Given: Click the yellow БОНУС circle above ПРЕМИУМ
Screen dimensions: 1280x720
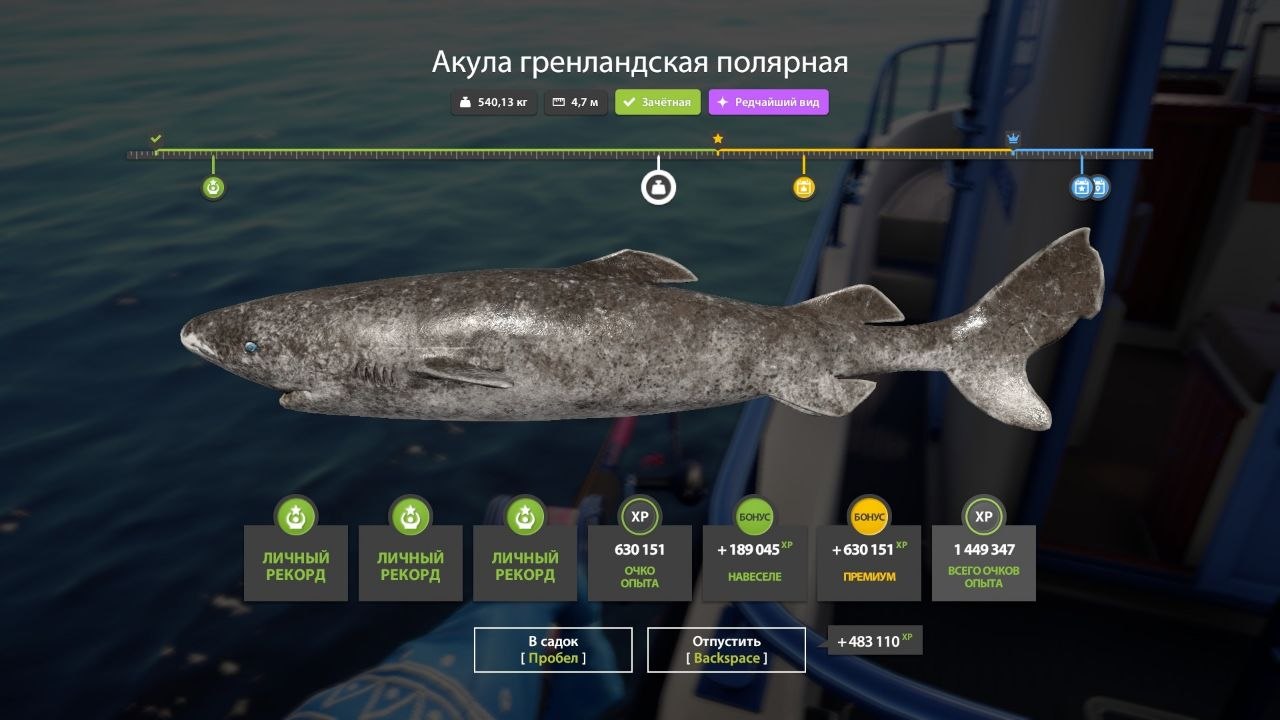Looking at the screenshot, I should [x=868, y=518].
